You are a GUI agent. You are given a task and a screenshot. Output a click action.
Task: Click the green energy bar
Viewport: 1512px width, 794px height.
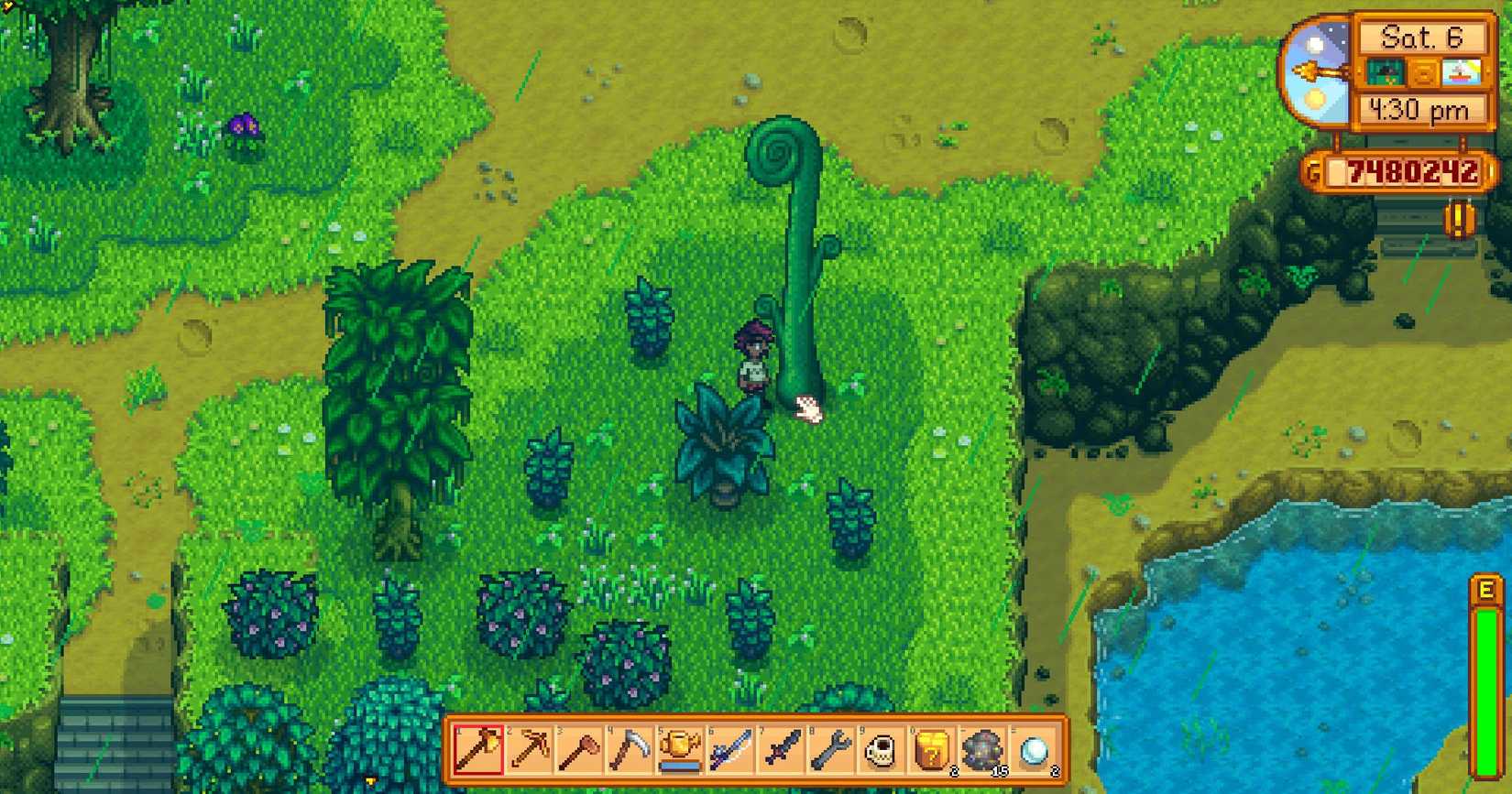point(1486,659)
